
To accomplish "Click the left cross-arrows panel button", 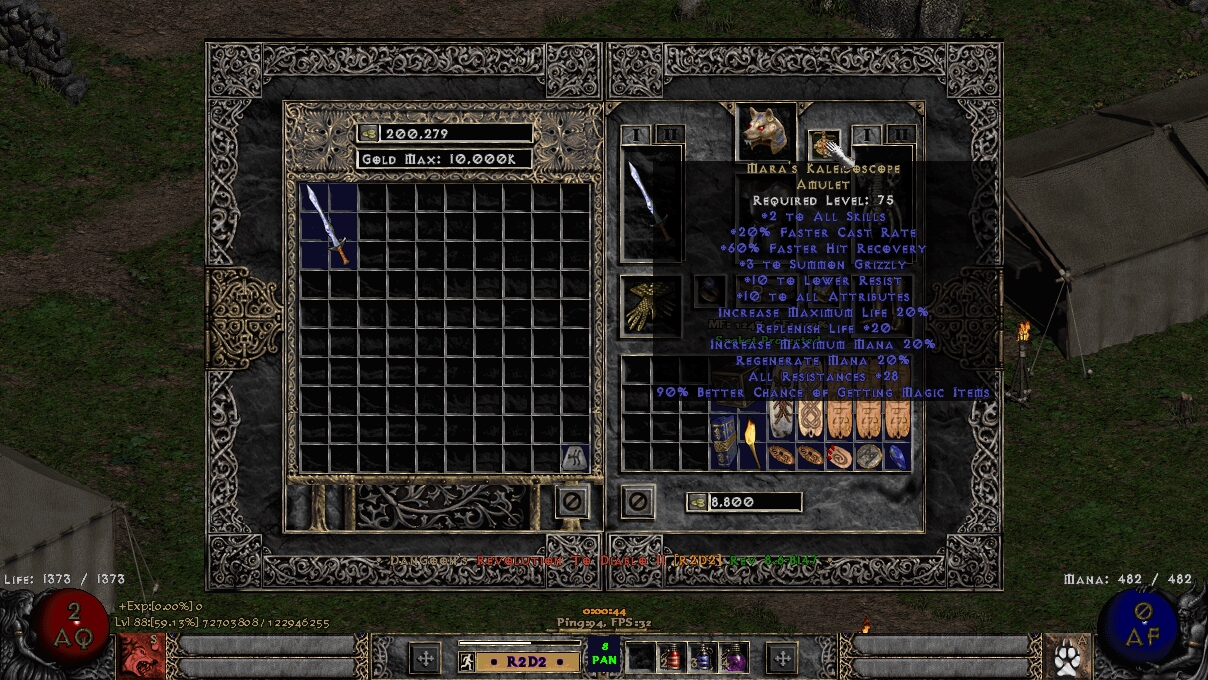I will [x=425, y=658].
